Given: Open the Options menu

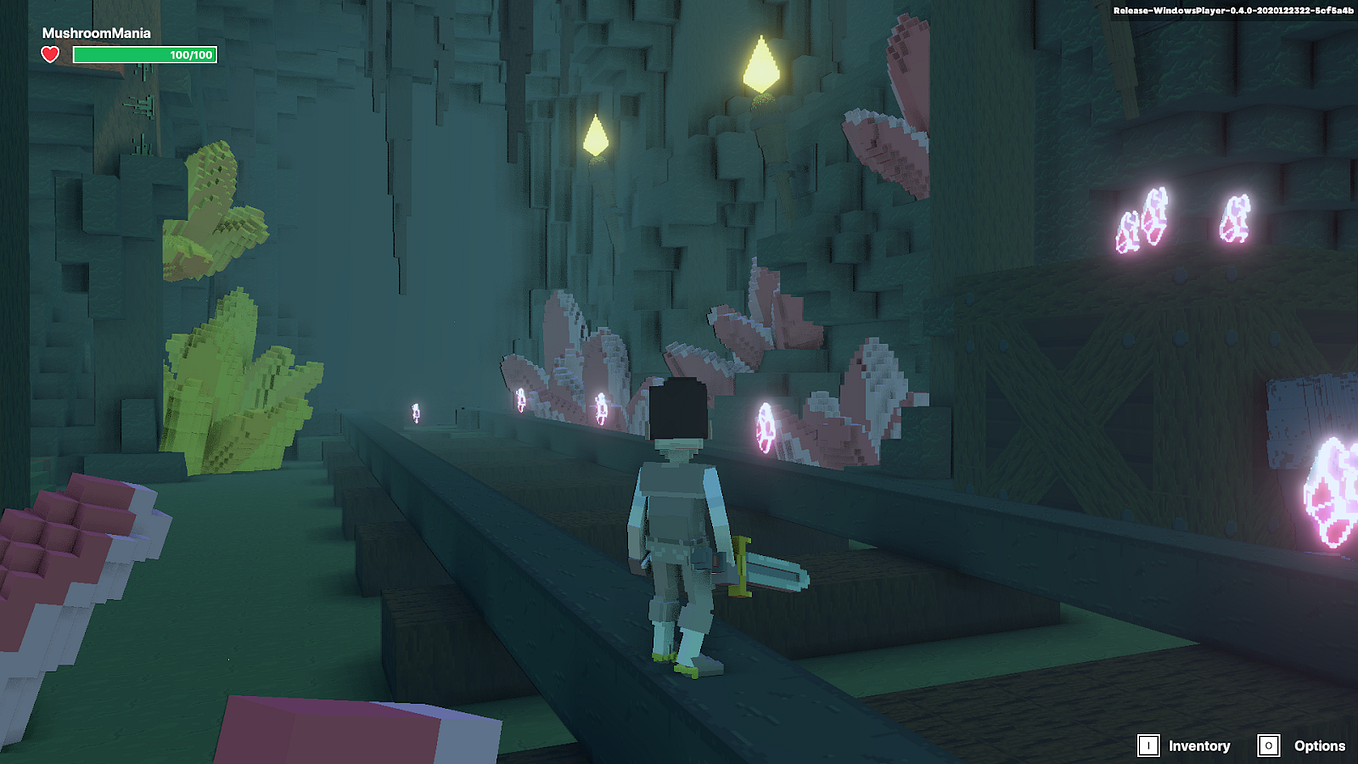Looking at the screenshot, I should [x=1305, y=746].
